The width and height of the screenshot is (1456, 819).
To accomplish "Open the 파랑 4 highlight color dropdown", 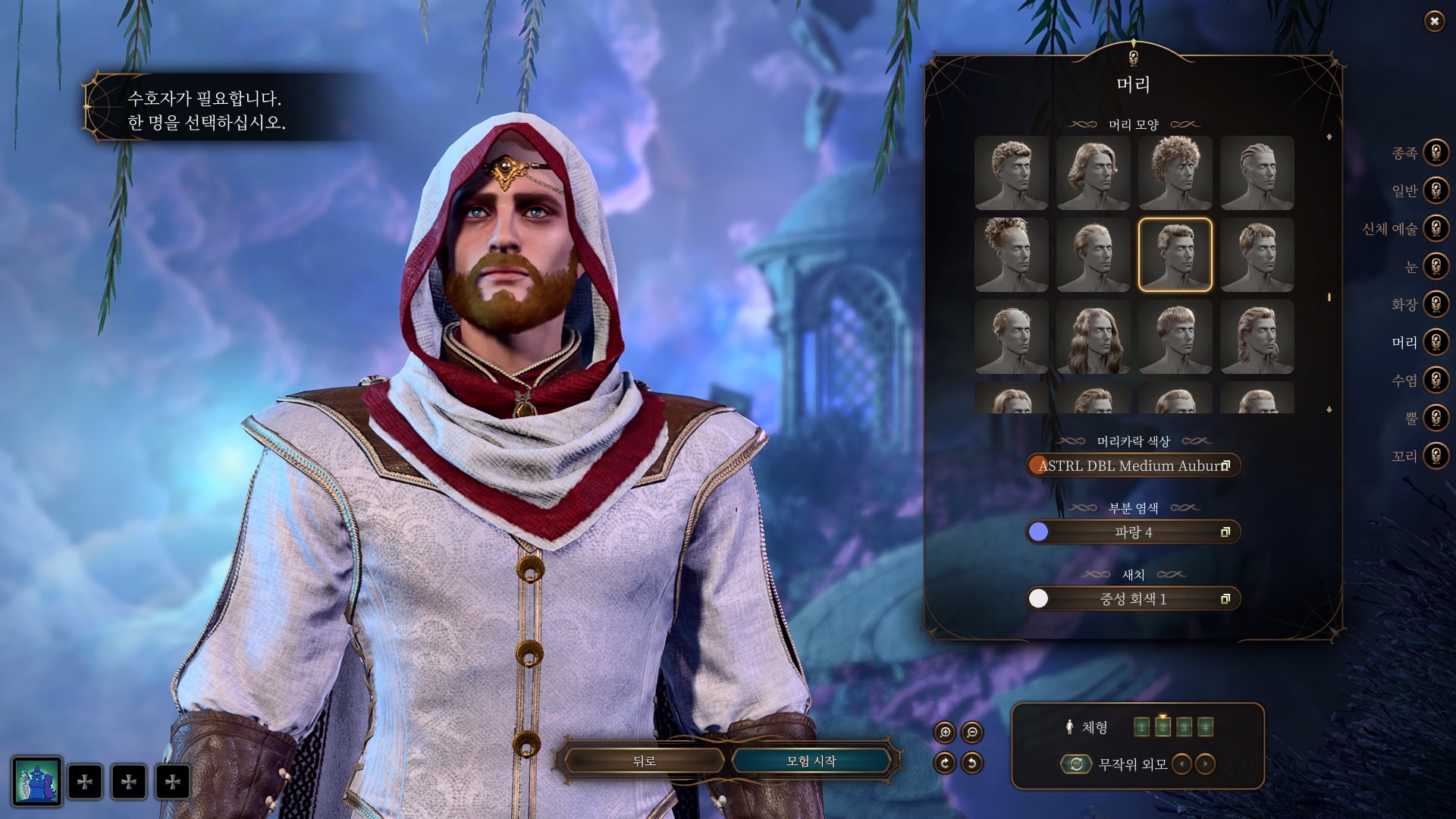I will coord(1133,532).
